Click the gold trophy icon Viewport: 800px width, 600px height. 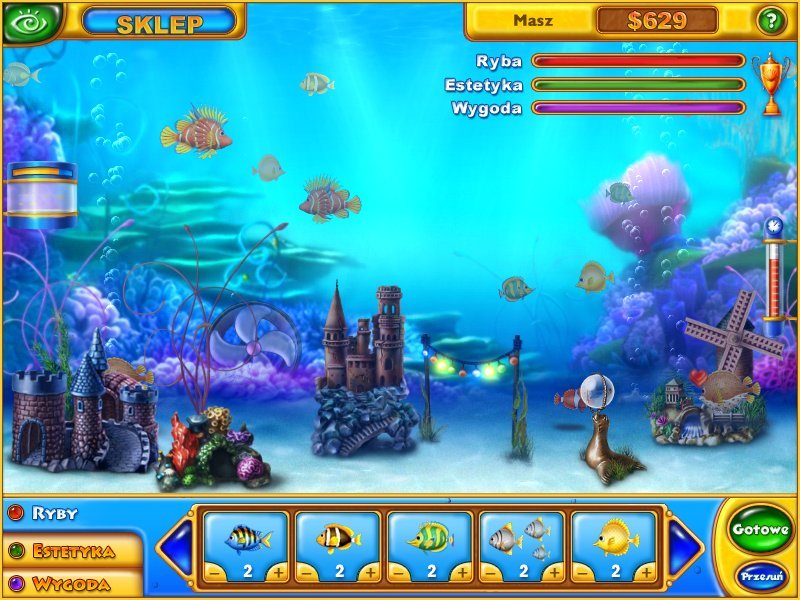click(771, 83)
